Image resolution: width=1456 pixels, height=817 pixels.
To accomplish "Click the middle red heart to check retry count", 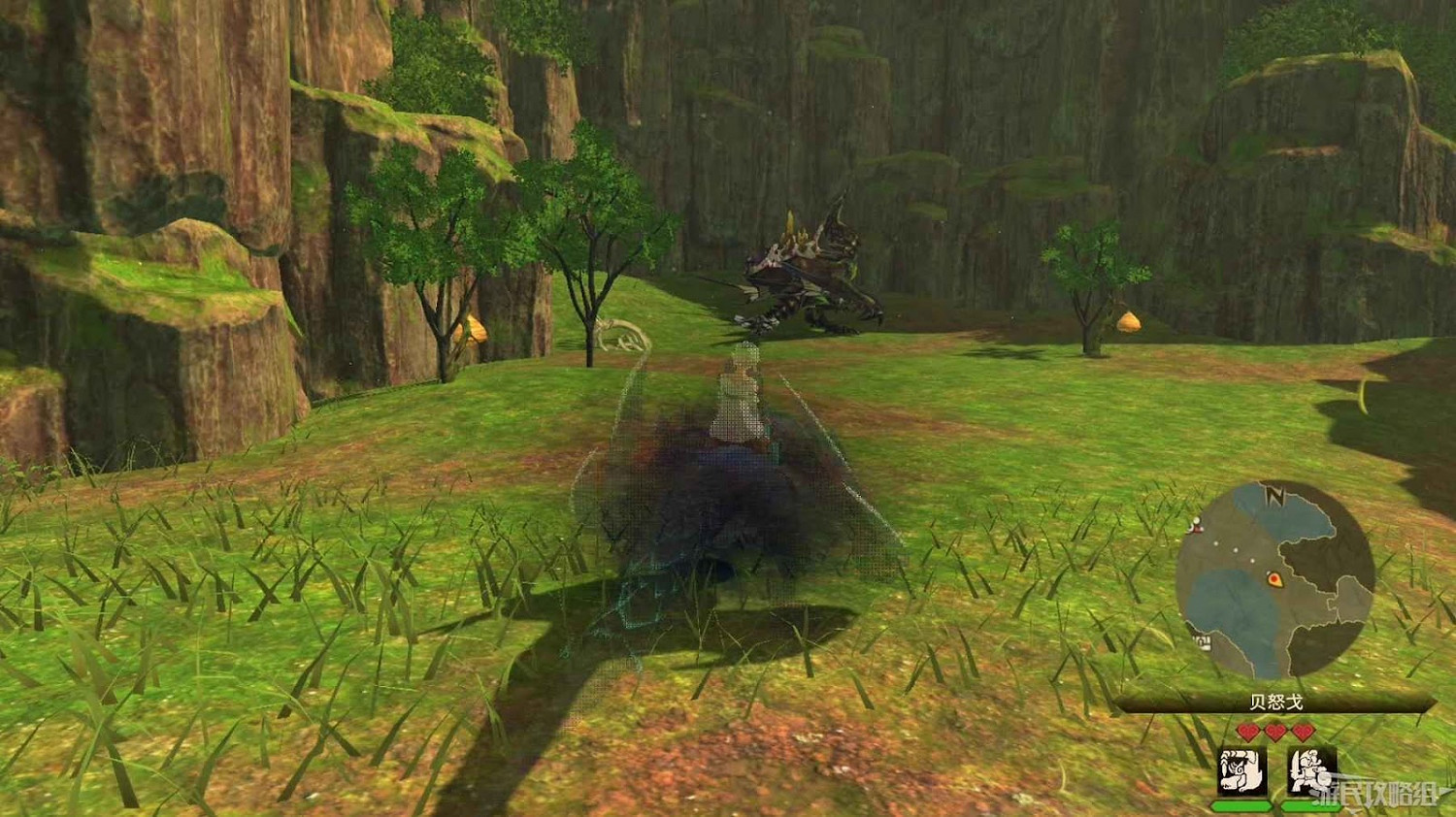I will click(1274, 730).
